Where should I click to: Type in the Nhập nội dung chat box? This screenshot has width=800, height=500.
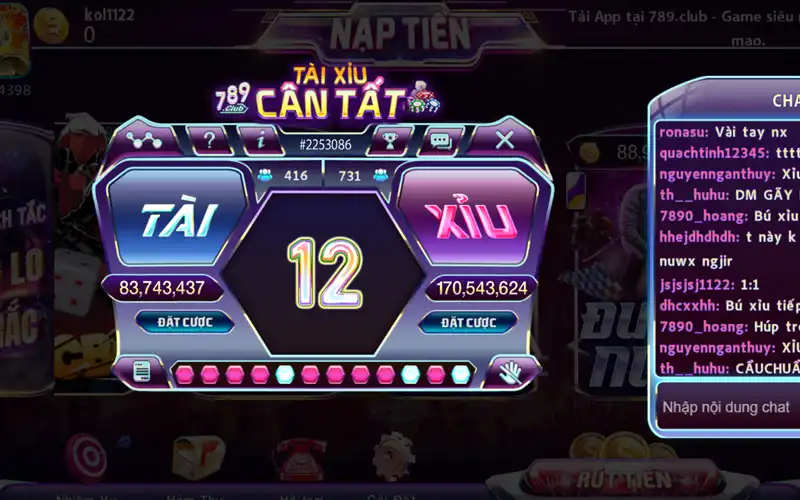point(725,407)
